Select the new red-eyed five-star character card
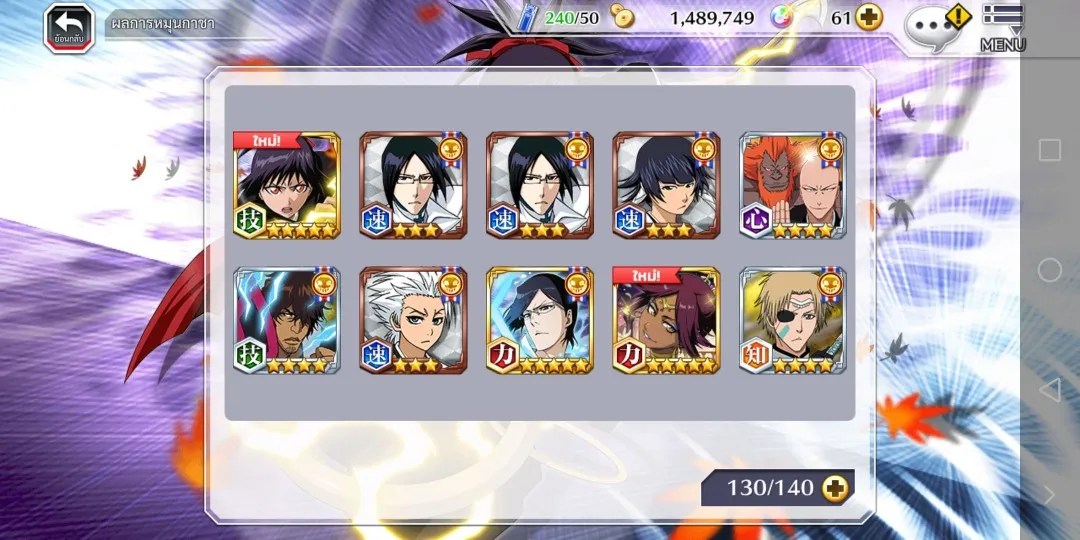 click(x=287, y=185)
